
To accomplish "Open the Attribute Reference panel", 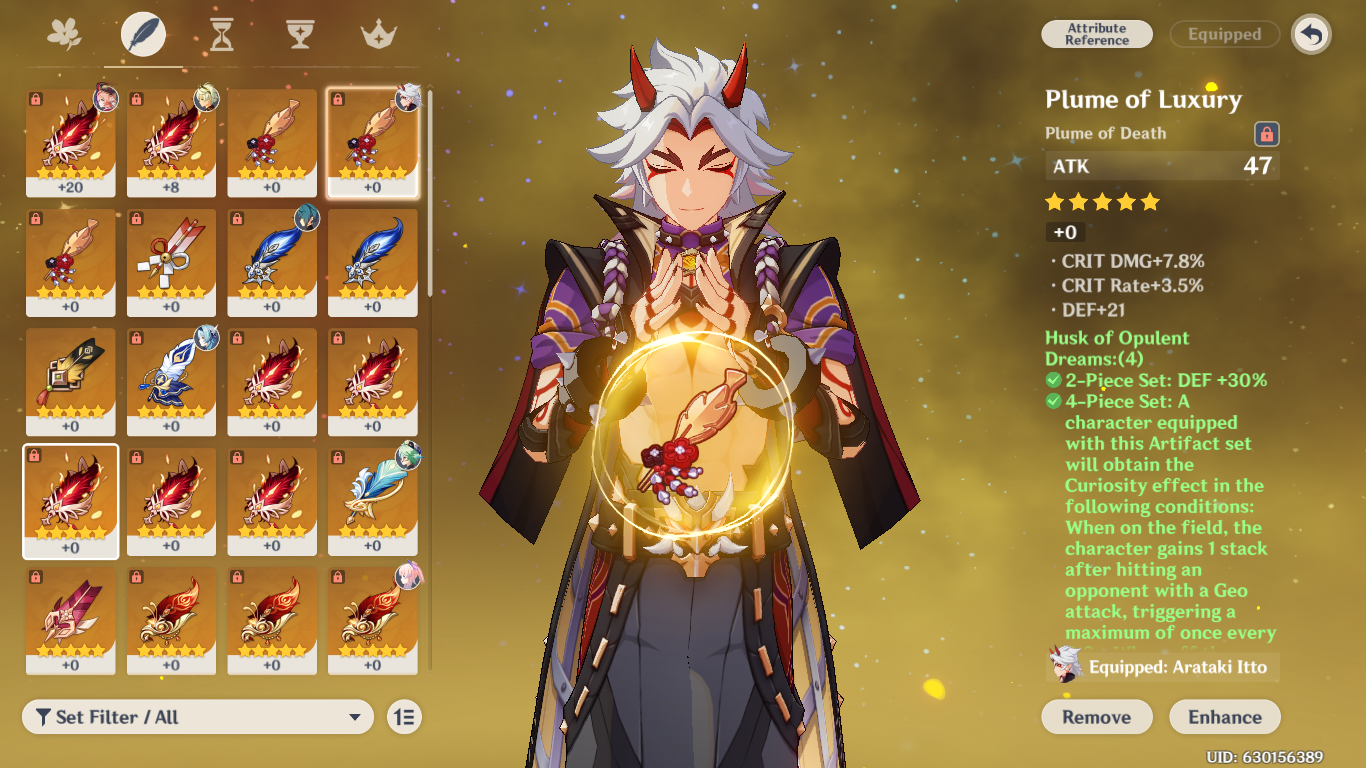I will tap(1096, 34).
